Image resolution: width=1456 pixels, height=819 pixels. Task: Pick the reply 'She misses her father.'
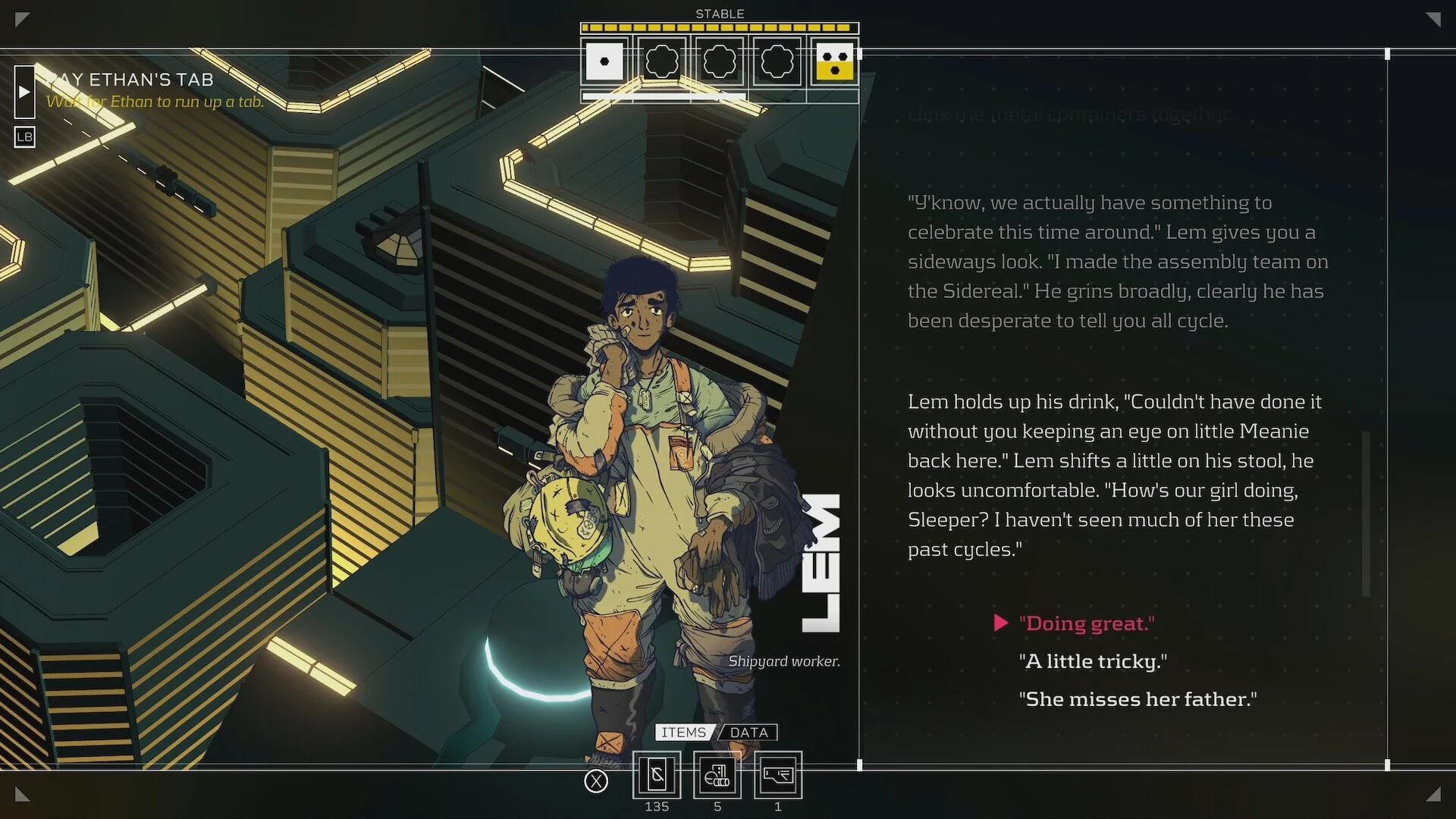1137,698
